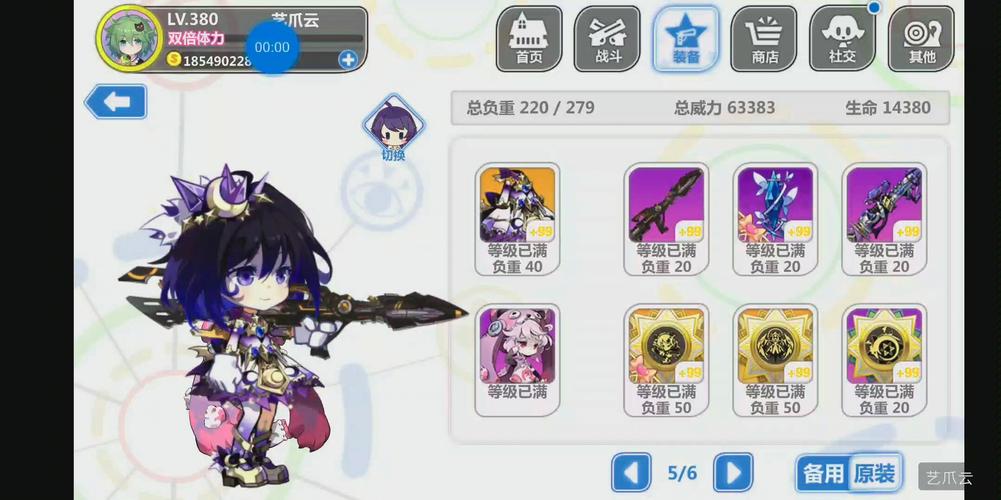Switch to the 备用 backup loadout

(x=824, y=473)
